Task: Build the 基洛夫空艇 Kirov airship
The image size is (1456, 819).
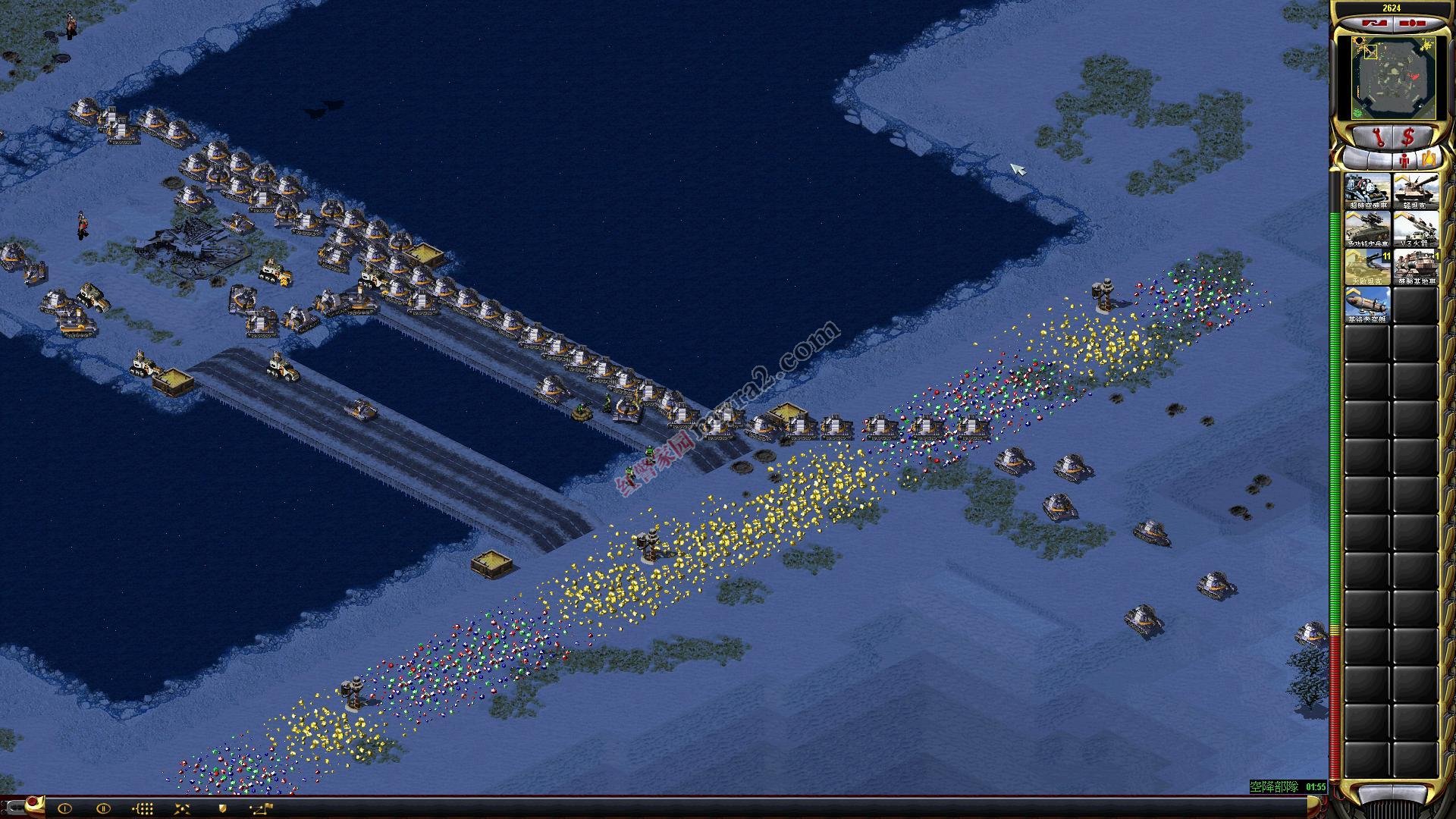Action: tap(1367, 305)
